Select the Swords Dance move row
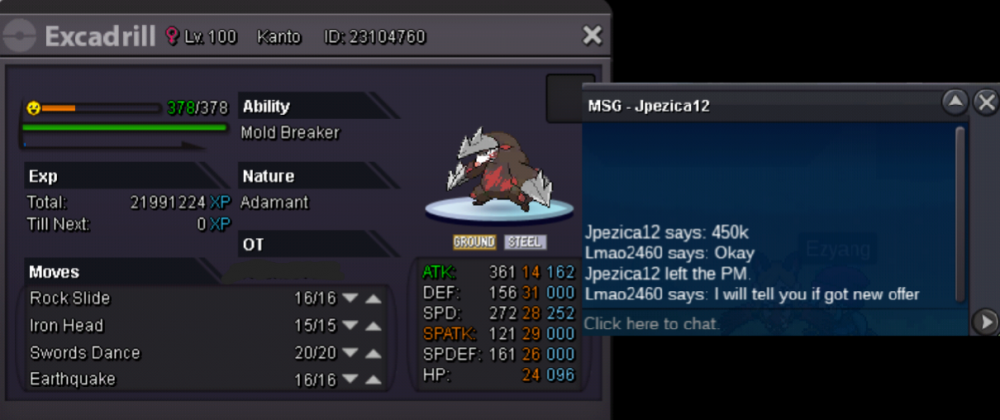This screenshot has width=1000, height=420. [150, 353]
